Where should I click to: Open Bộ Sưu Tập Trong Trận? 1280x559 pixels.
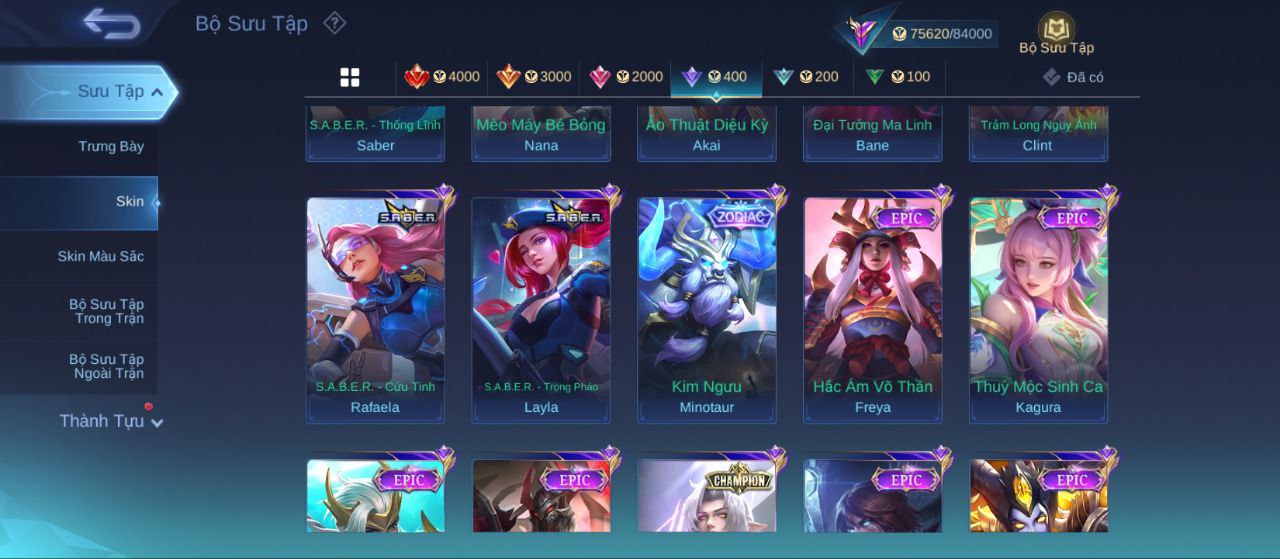click(106, 312)
